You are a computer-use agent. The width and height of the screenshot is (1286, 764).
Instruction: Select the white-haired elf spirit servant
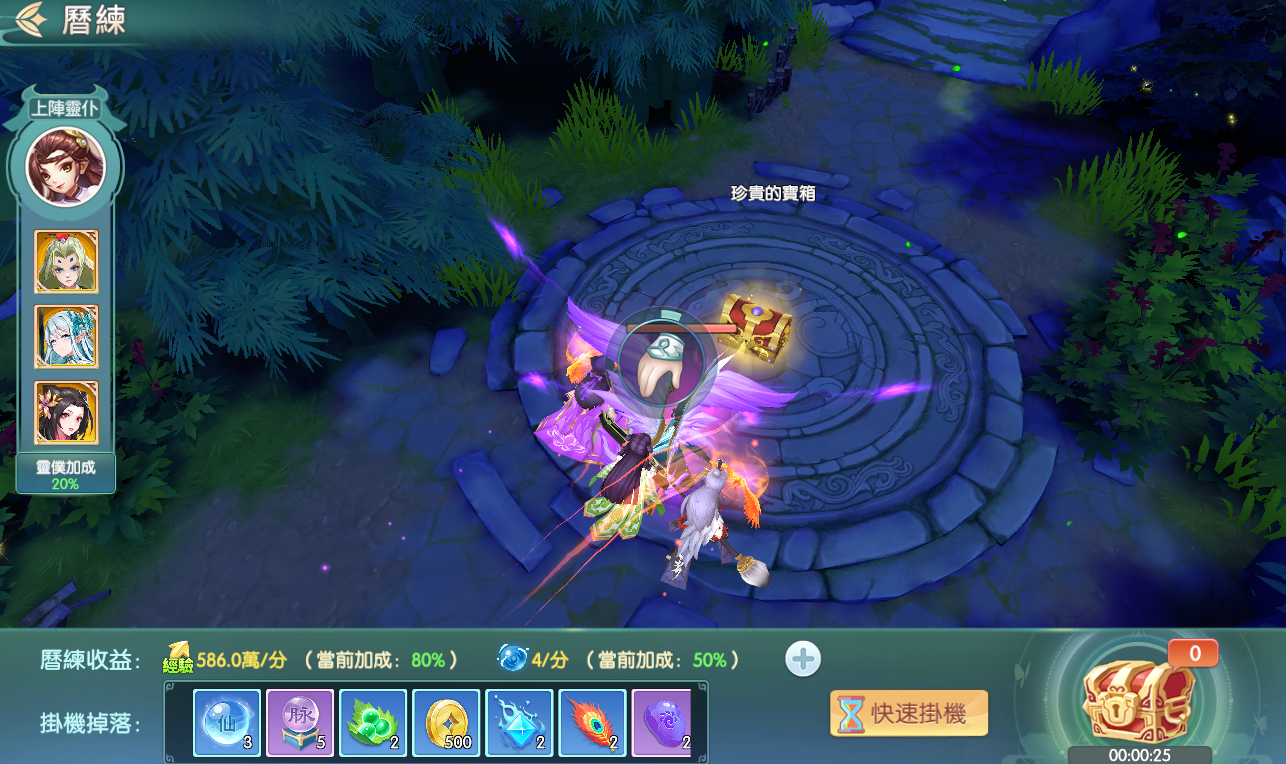point(67,337)
